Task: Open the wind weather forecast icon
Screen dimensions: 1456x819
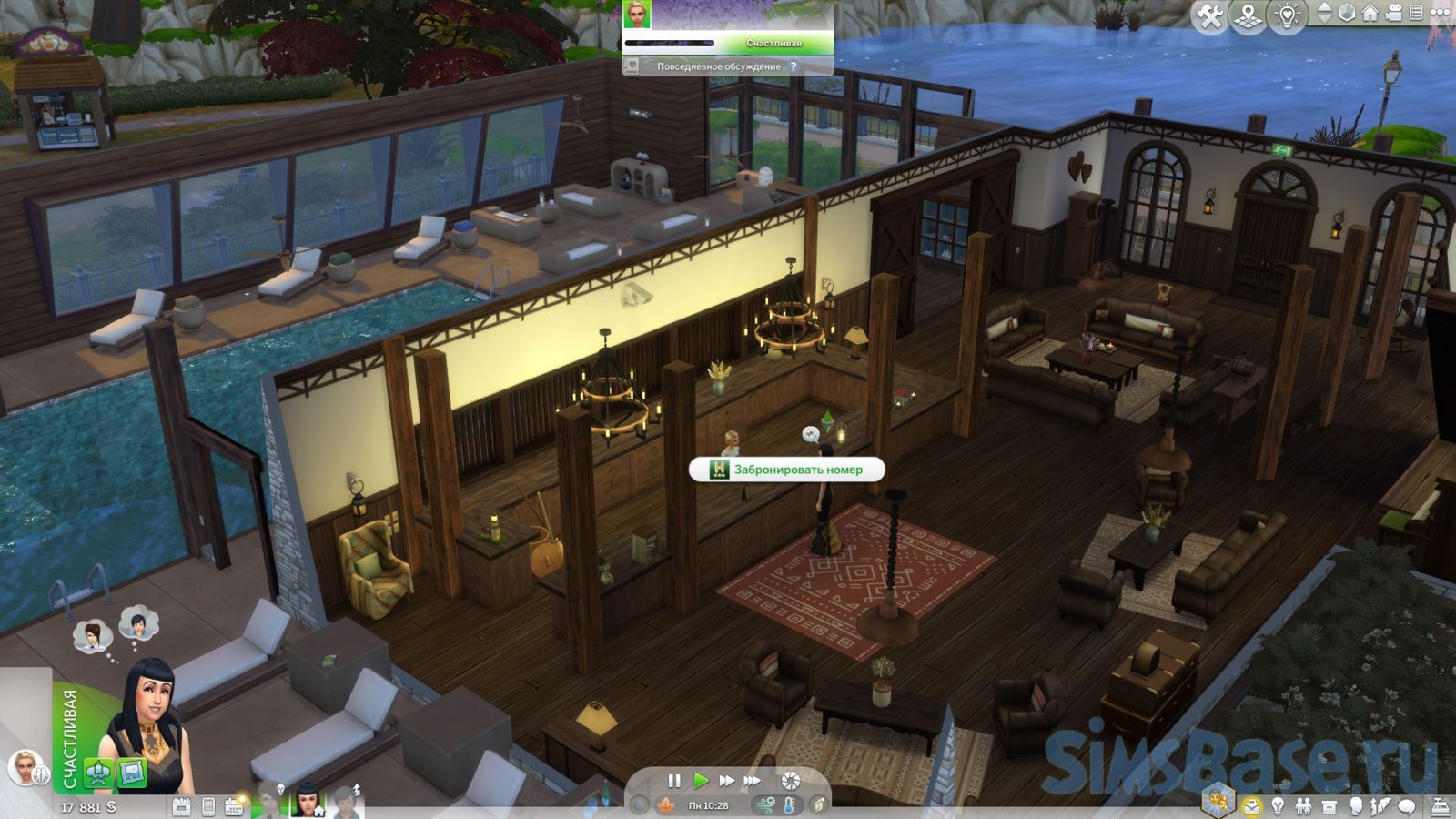Action: (x=765, y=805)
